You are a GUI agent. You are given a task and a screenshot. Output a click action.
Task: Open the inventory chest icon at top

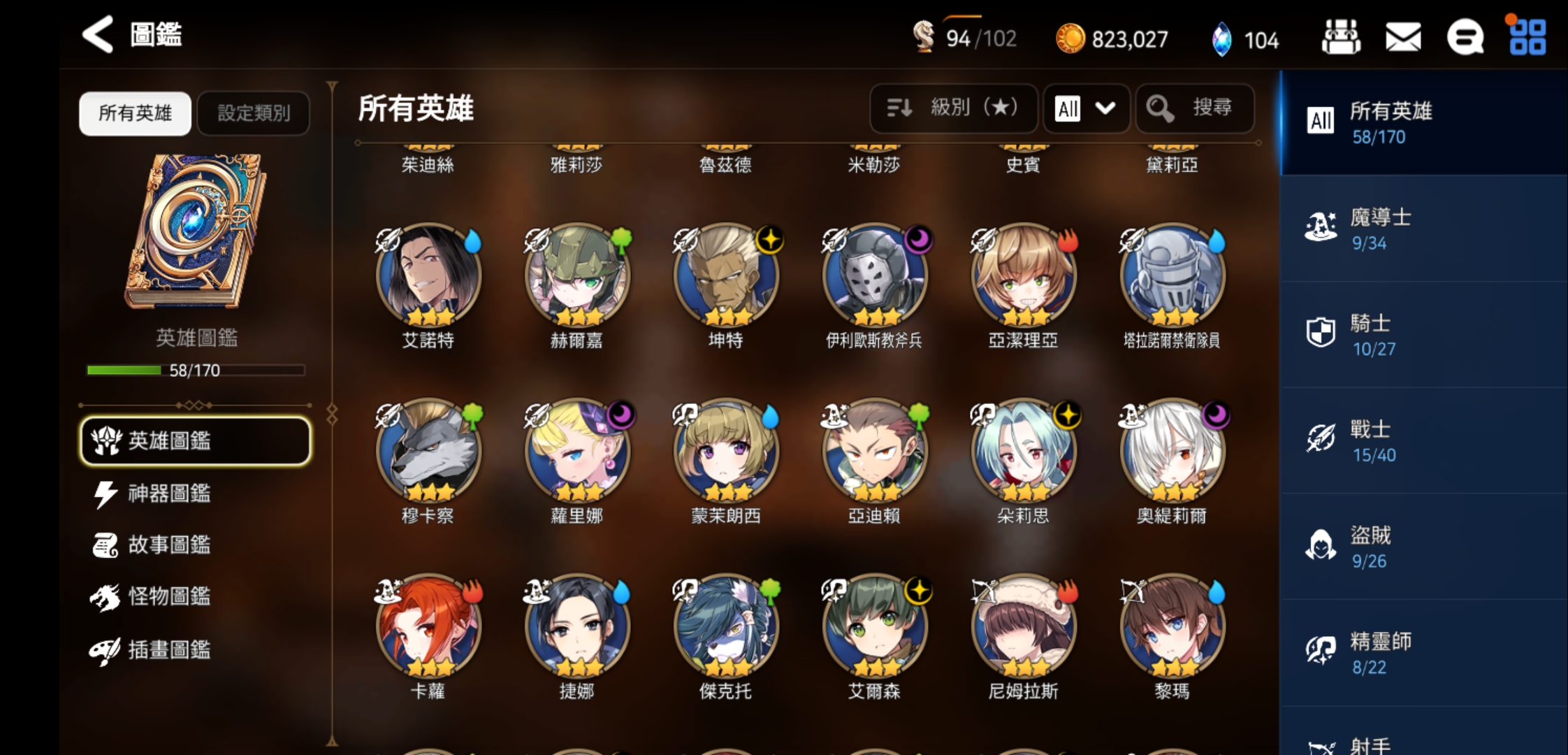1340,38
